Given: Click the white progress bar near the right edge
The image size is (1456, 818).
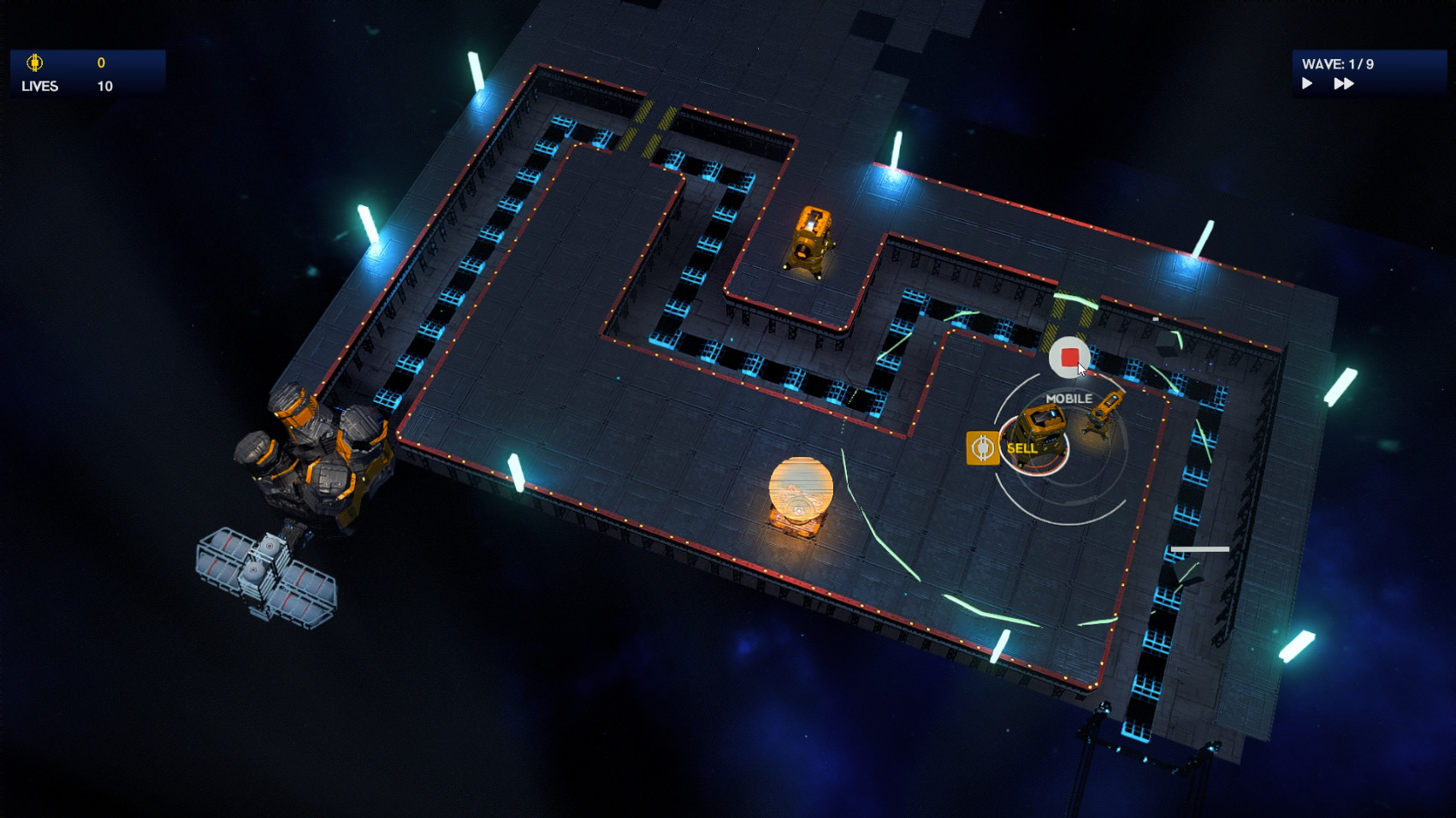Looking at the screenshot, I should tap(1201, 548).
